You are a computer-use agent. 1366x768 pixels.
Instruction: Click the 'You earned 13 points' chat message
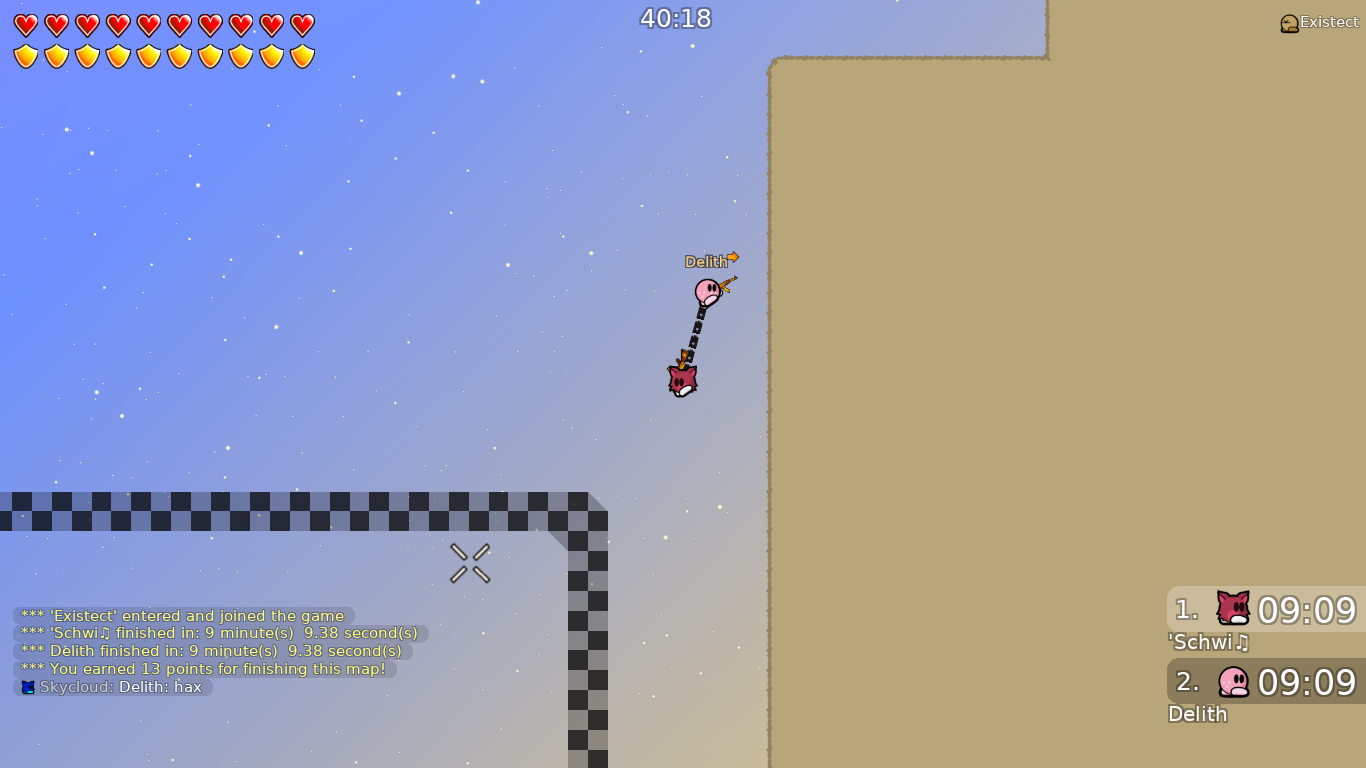point(195,669)
